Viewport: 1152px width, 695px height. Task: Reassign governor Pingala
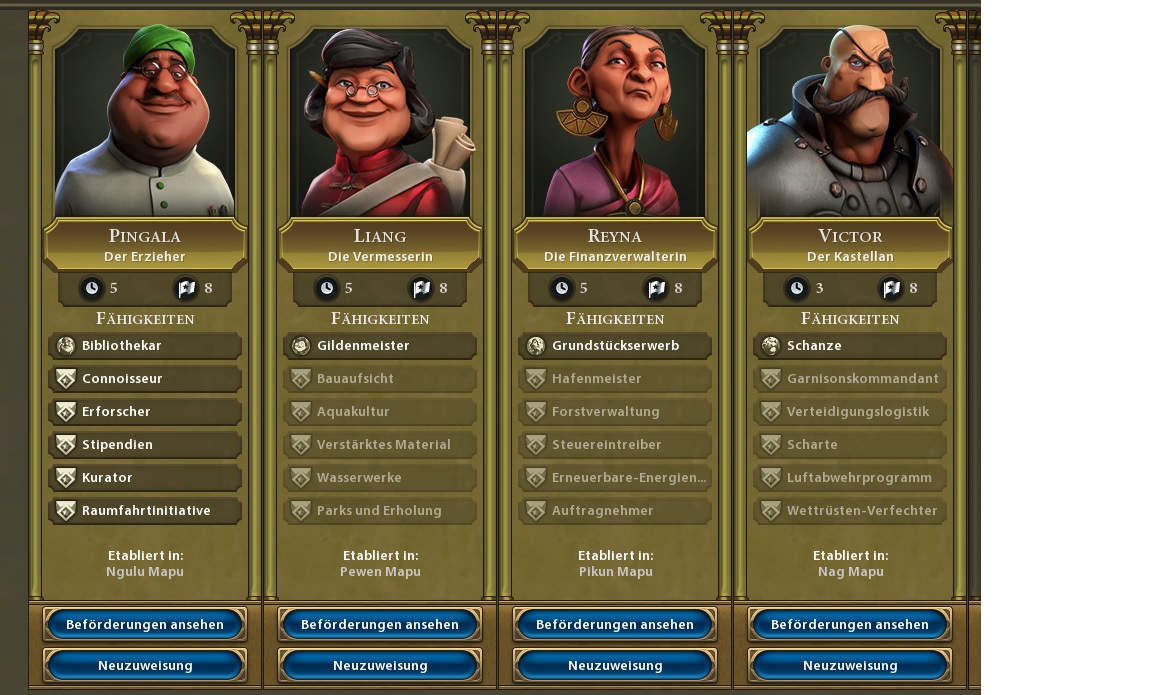click(x=145, y=665)
